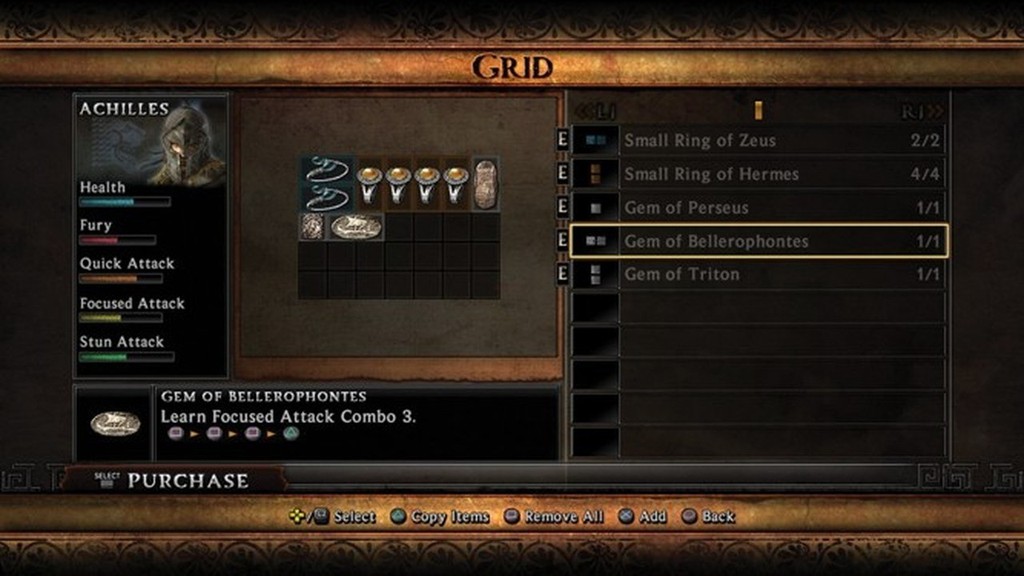Viewport: 1024px width, 576px height.
Task: Select Small Ring of Zeus list row
Action: point(757,140)
